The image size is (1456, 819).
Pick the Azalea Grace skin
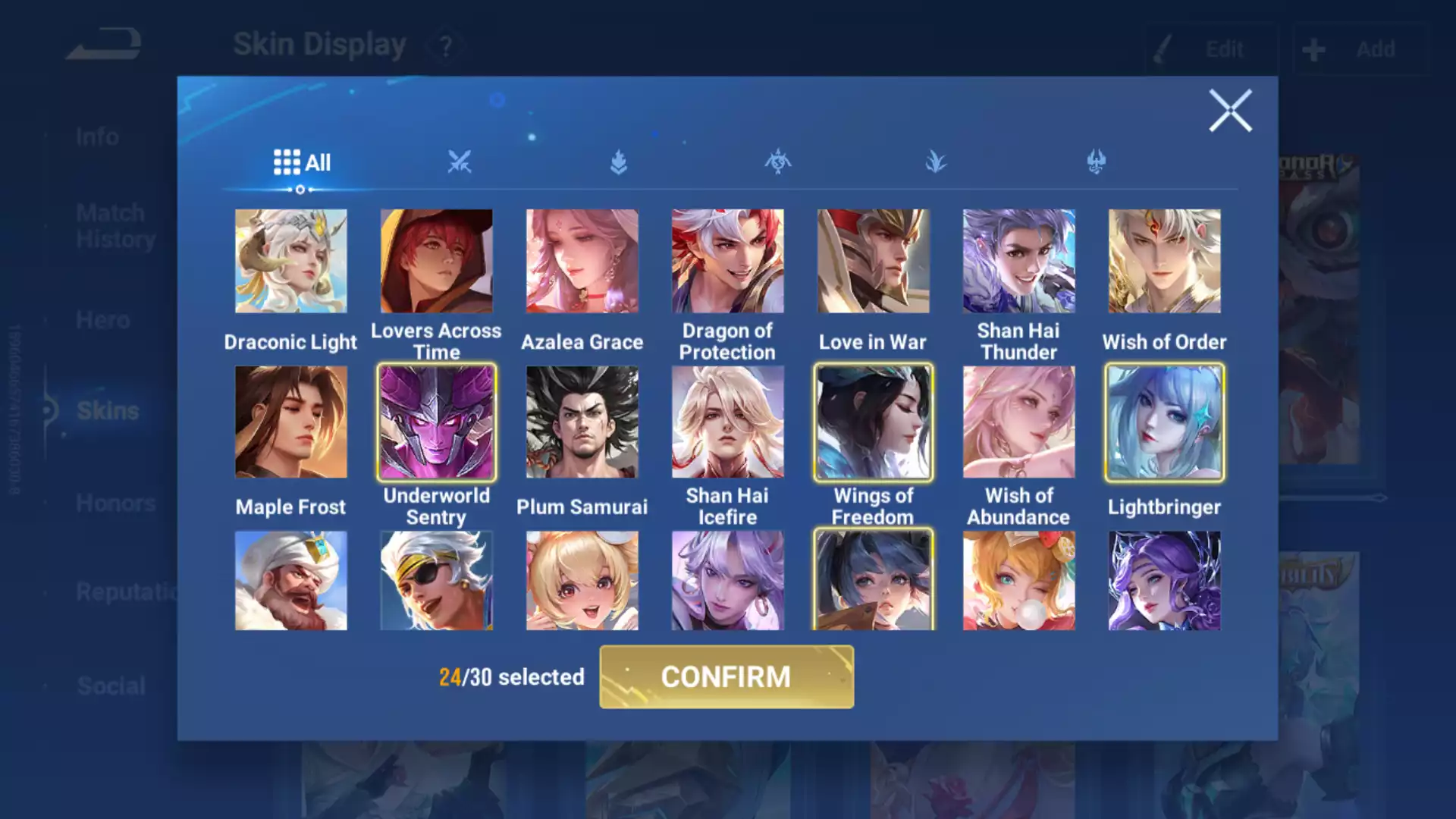(582, 262)
